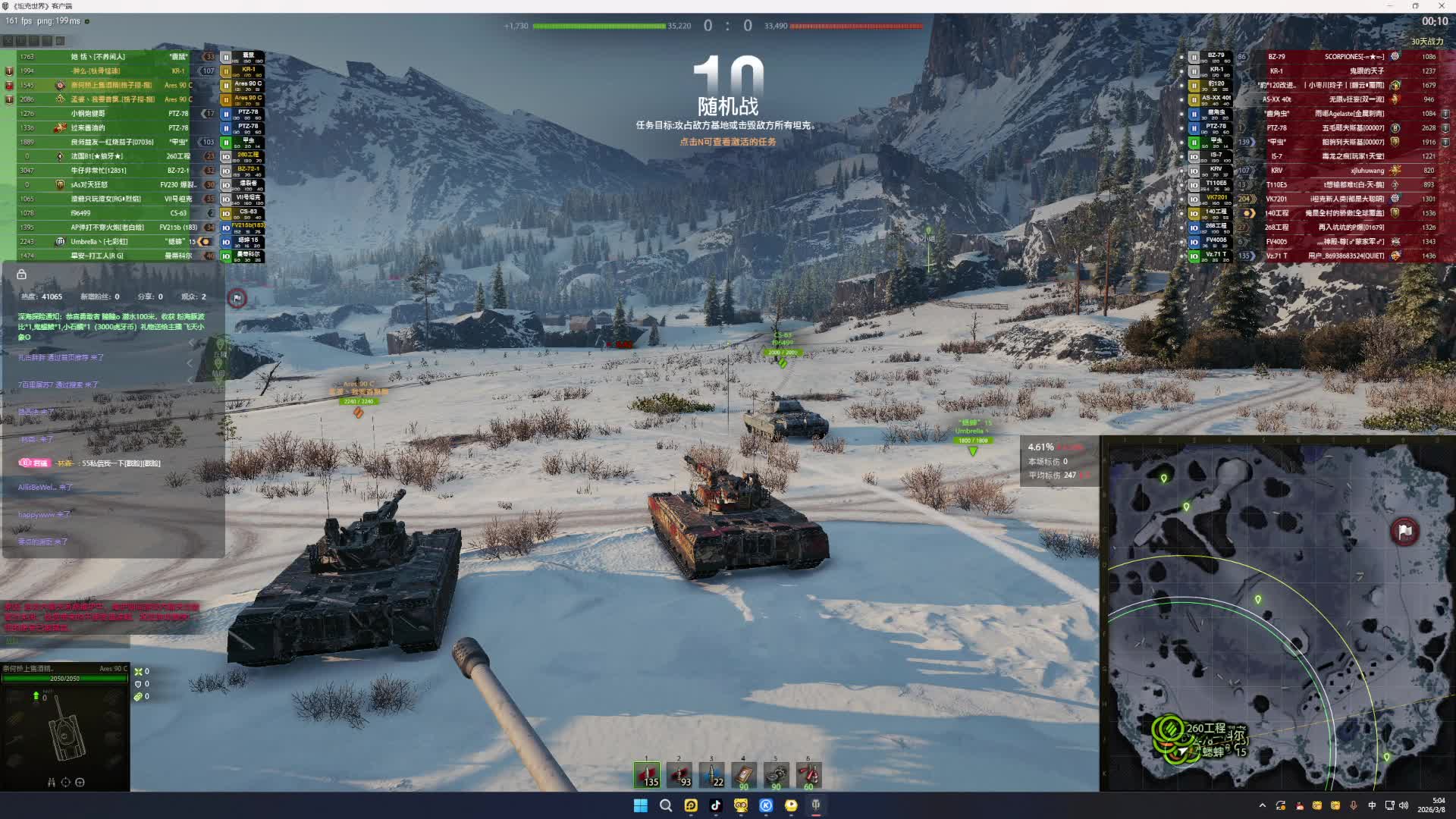Click the own tank damage panel
This screenshot has width=1456, height=819.
click(65, 730)
